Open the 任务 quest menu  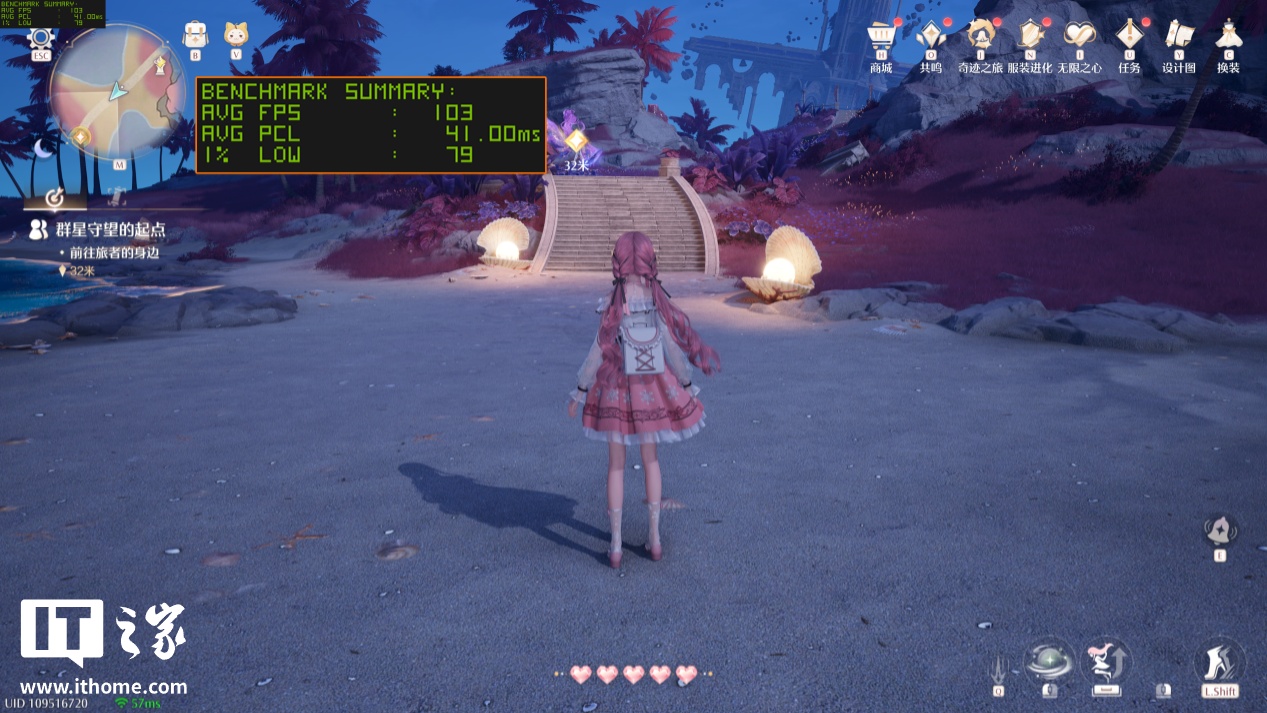[x=1129, y=36]
